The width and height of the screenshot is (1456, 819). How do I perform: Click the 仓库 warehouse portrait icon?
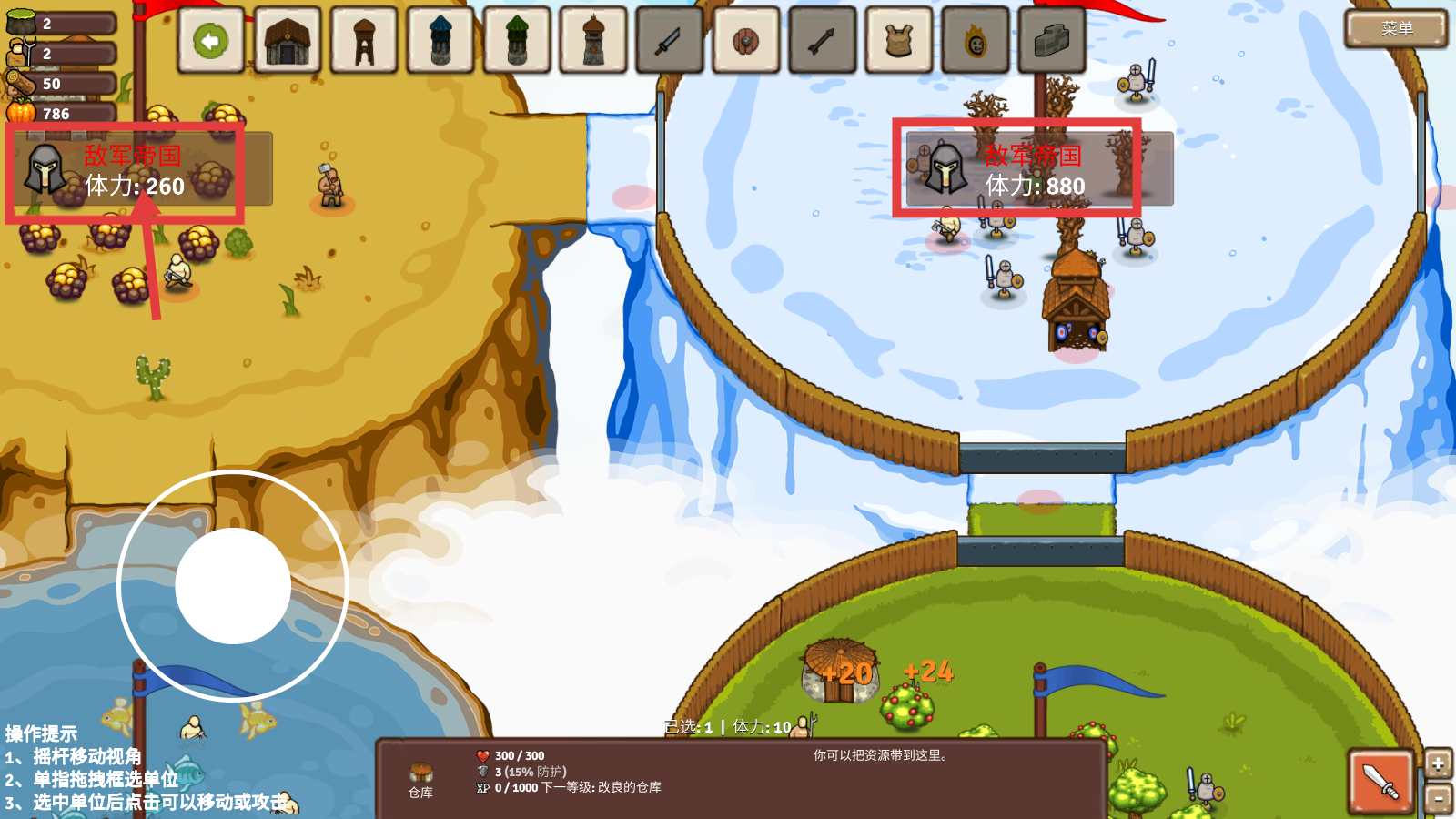click(420, 773)
